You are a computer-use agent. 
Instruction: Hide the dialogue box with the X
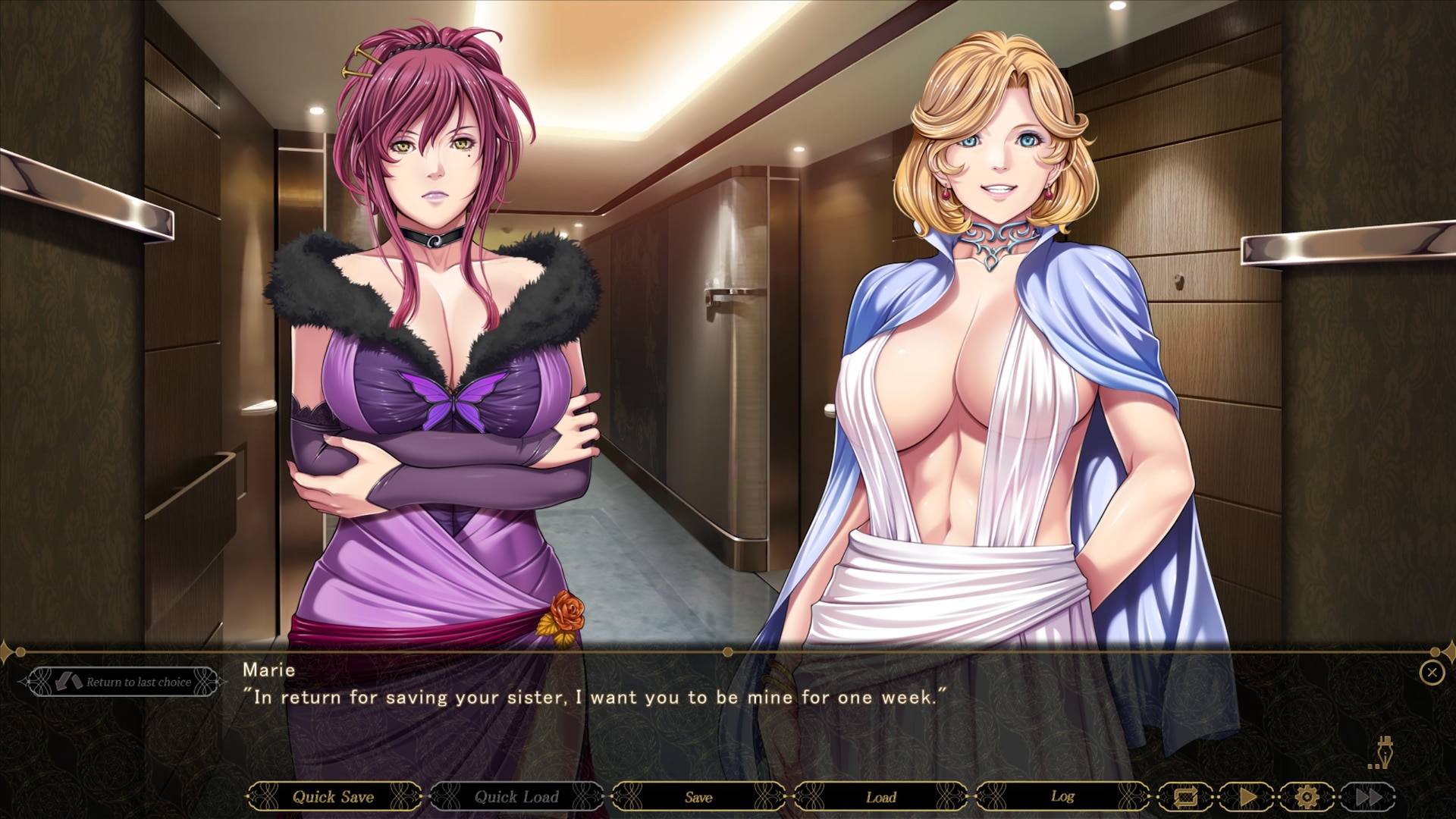coord(1432,673)
